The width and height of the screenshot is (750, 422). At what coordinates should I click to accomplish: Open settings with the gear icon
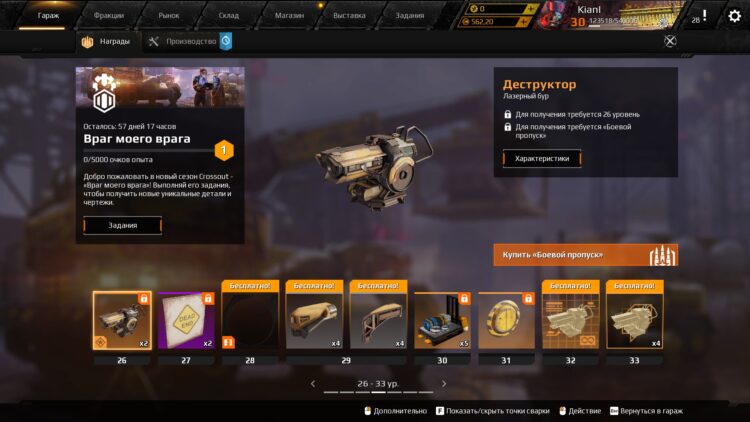click(x=735, y=16)
